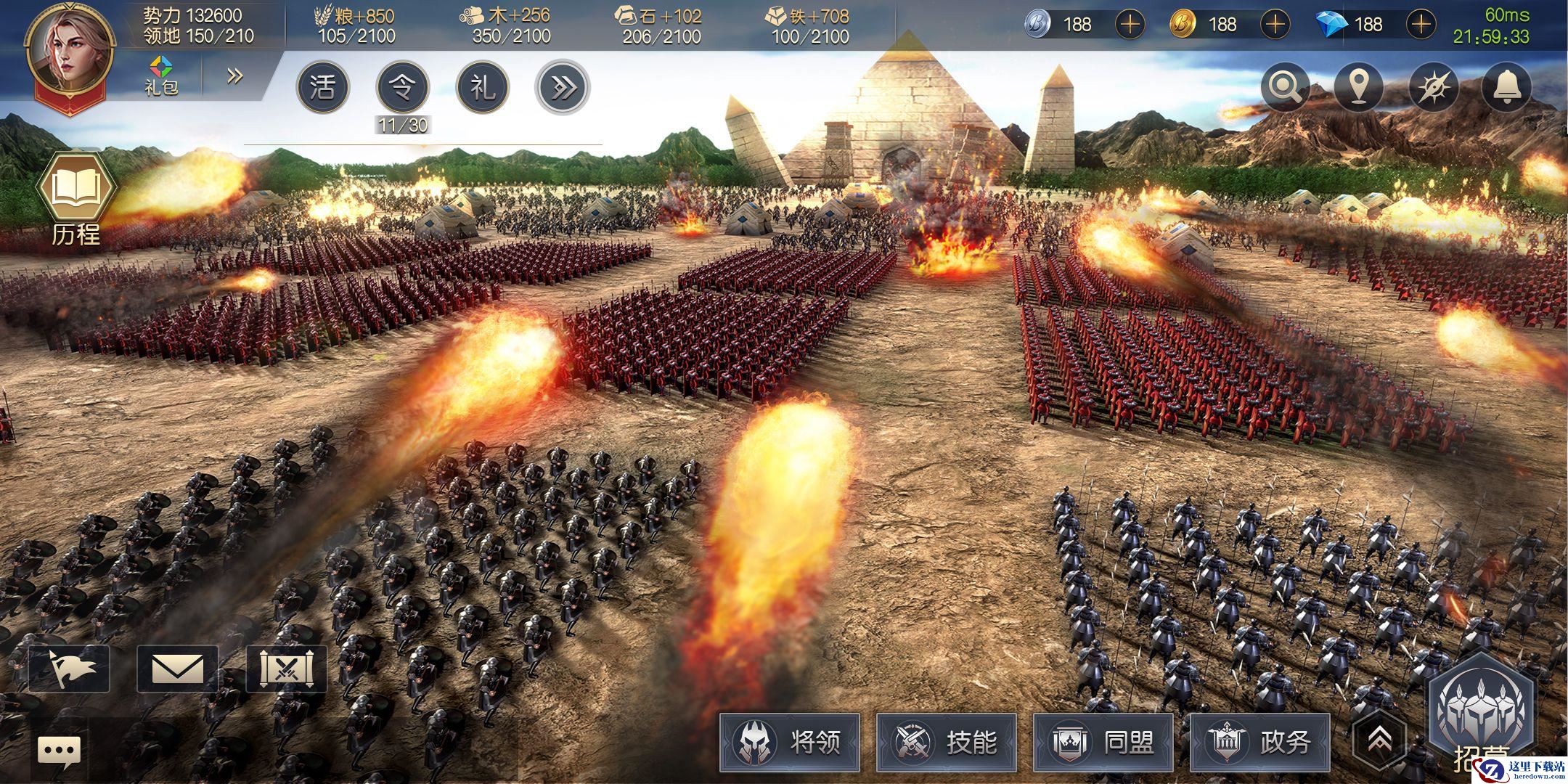Viewport: 1568px width, 784px height.
Task: Add more blue diamonds
Action: click(1421, 25)
